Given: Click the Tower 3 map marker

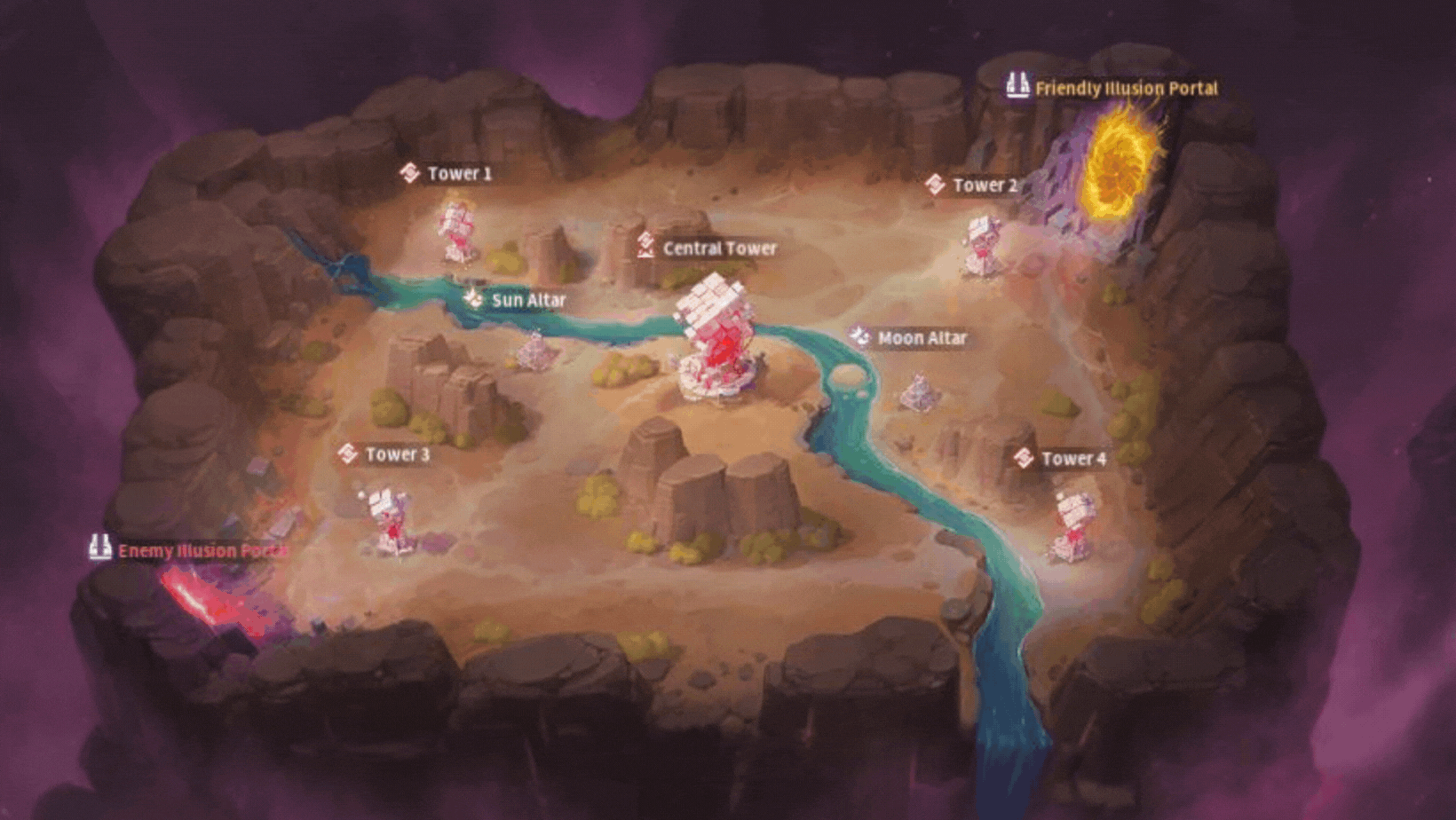Looking at the screenshot, I should tap(384, 454).
